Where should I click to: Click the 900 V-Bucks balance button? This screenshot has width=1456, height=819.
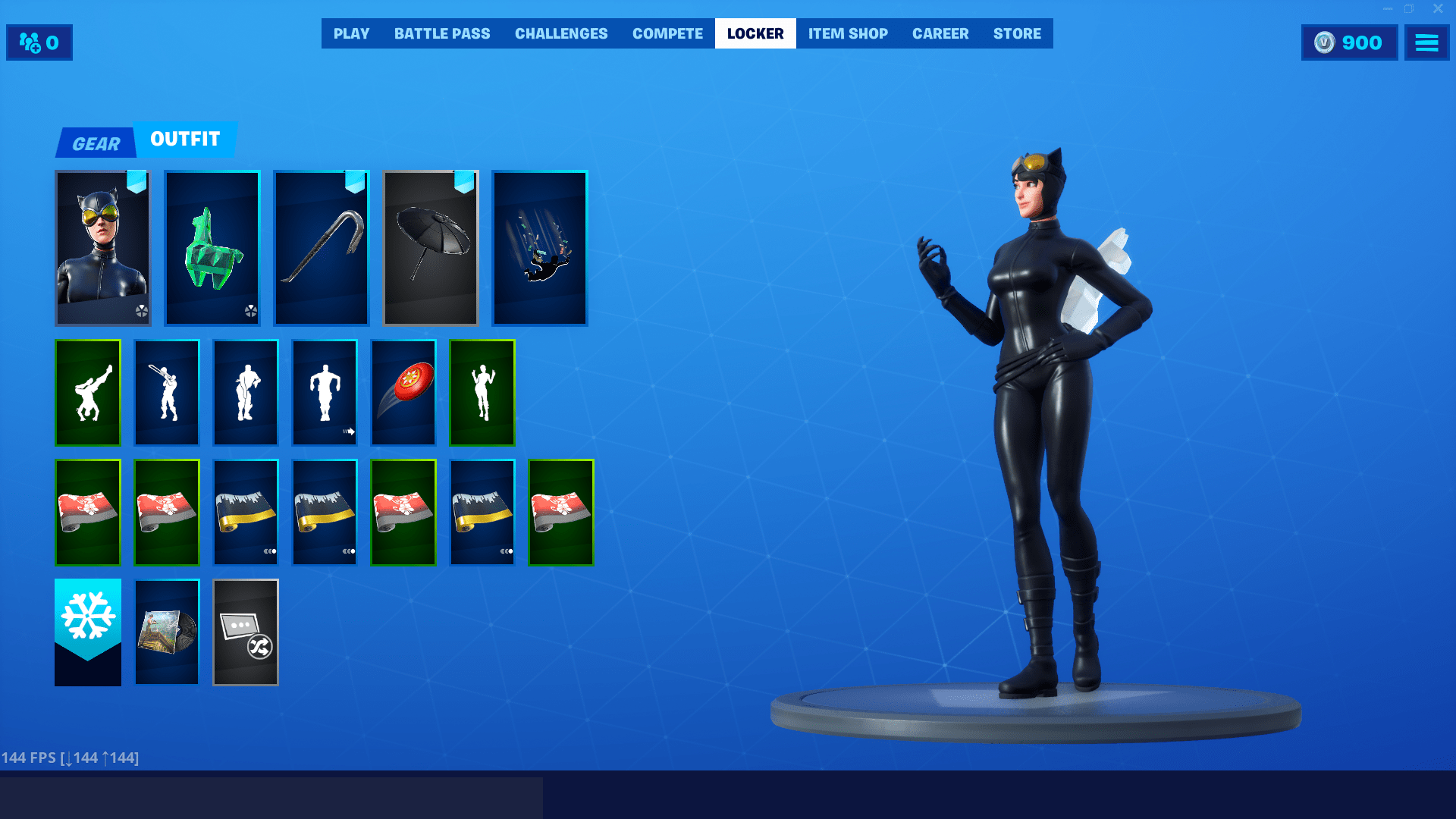1349,42
